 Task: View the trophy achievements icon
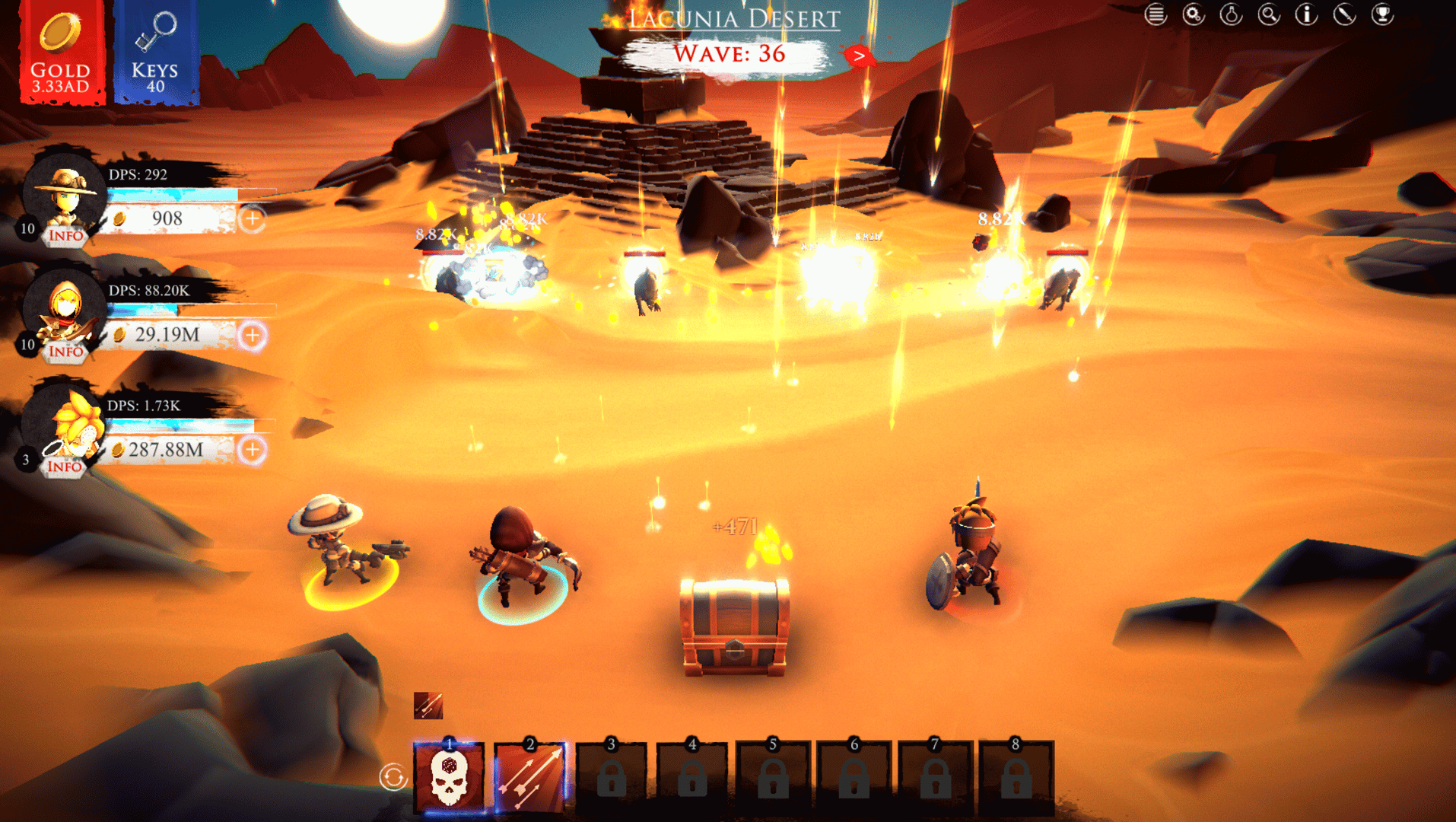click(x=1382, y=14)
